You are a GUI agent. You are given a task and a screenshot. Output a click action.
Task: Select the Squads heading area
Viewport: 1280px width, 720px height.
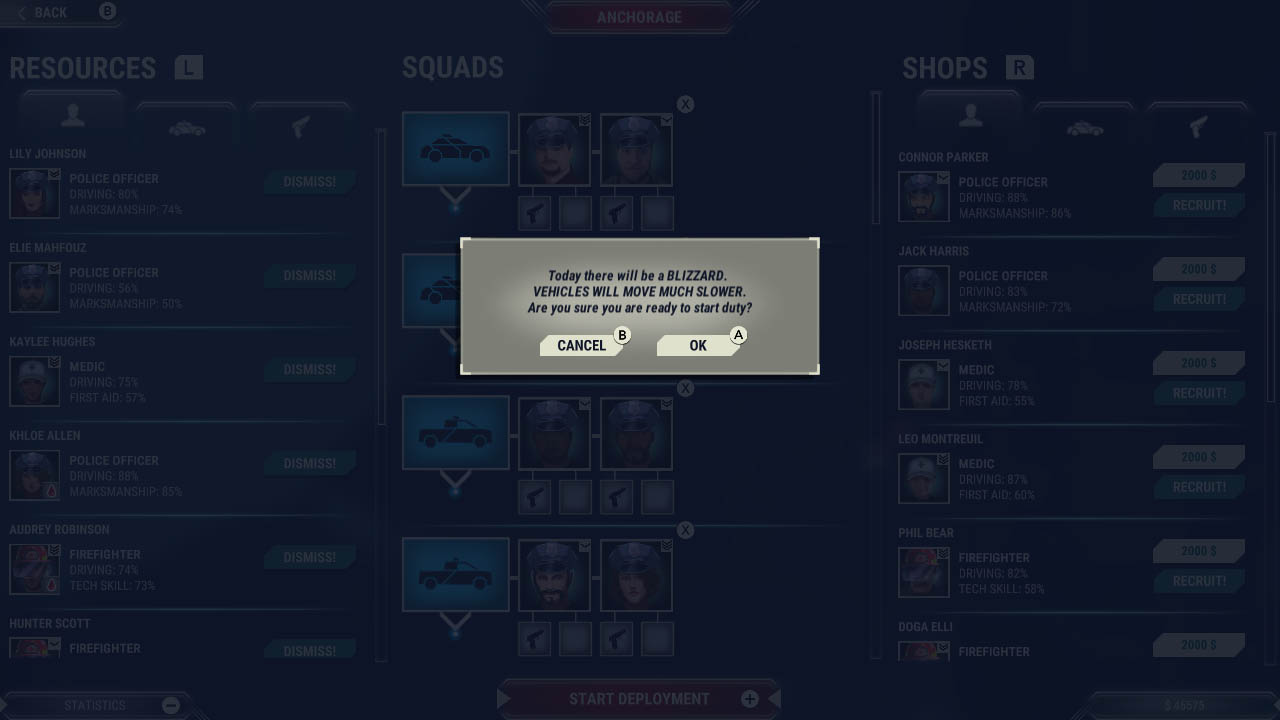click(452, 67)
